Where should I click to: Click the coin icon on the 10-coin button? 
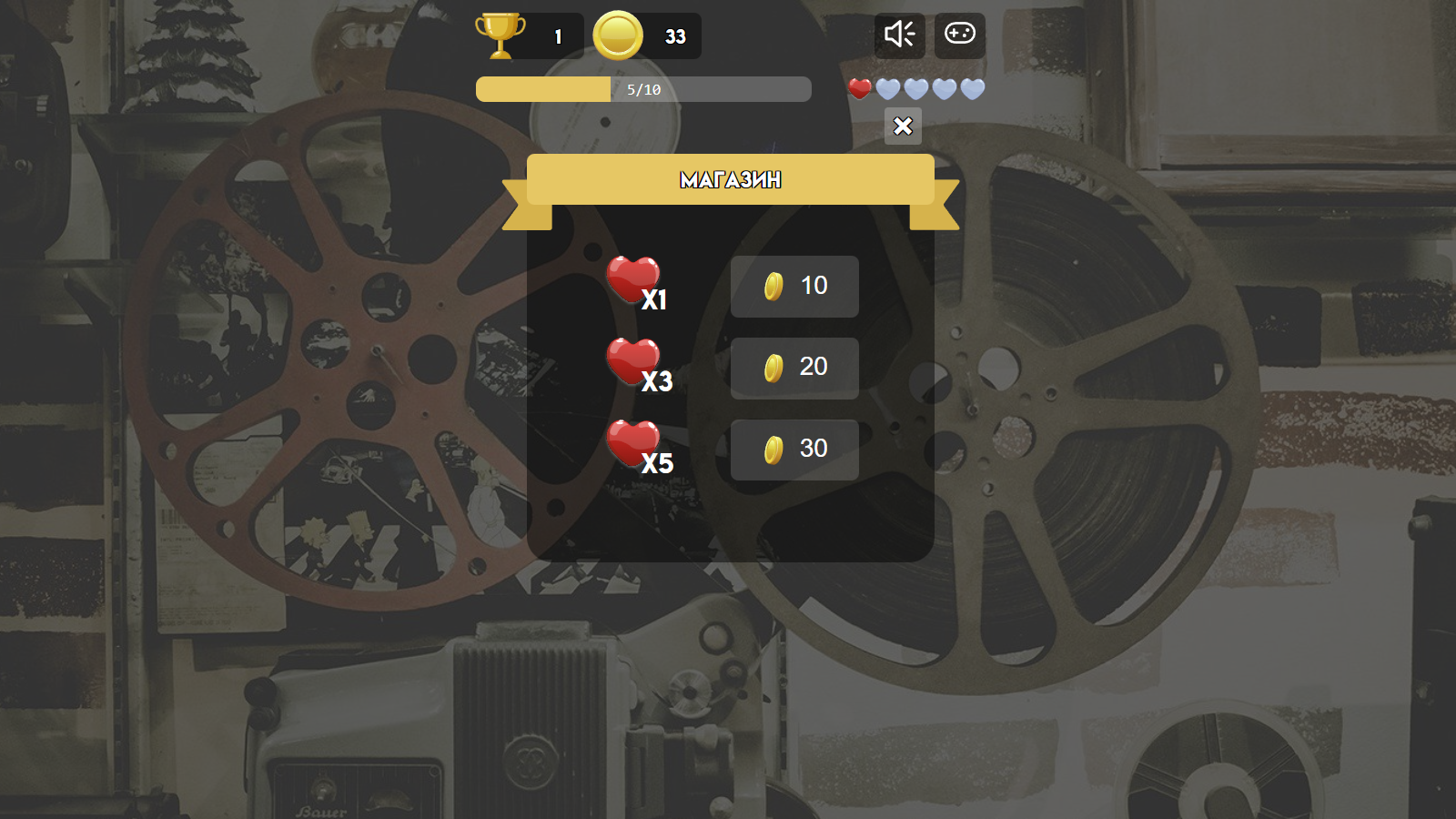773,287
